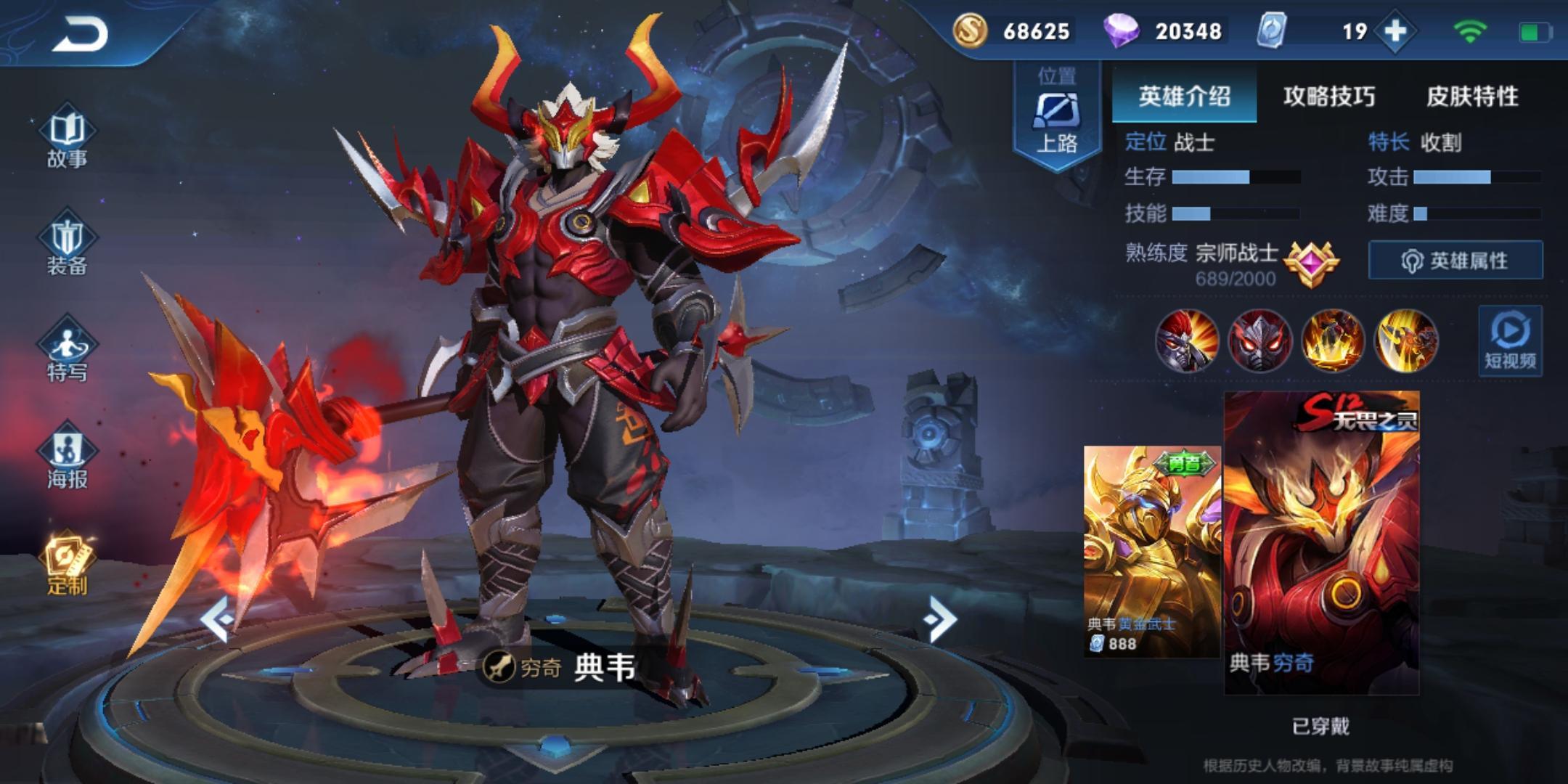Open the 定制 customization option
The width and height of the screenshot is (1568, 784).
click(x=67, y=566)
